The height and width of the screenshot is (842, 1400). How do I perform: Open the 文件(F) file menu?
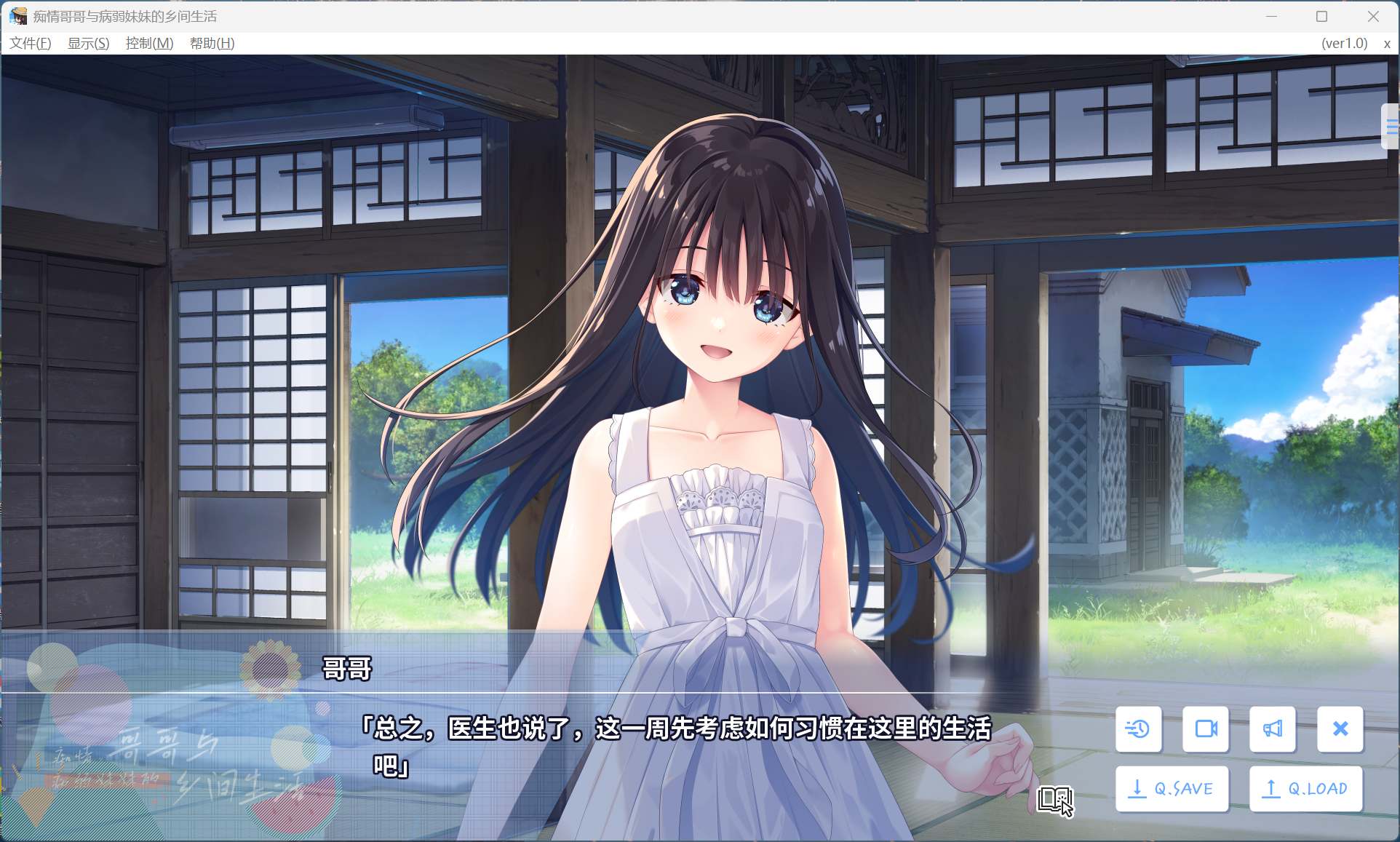pos(31,44)
